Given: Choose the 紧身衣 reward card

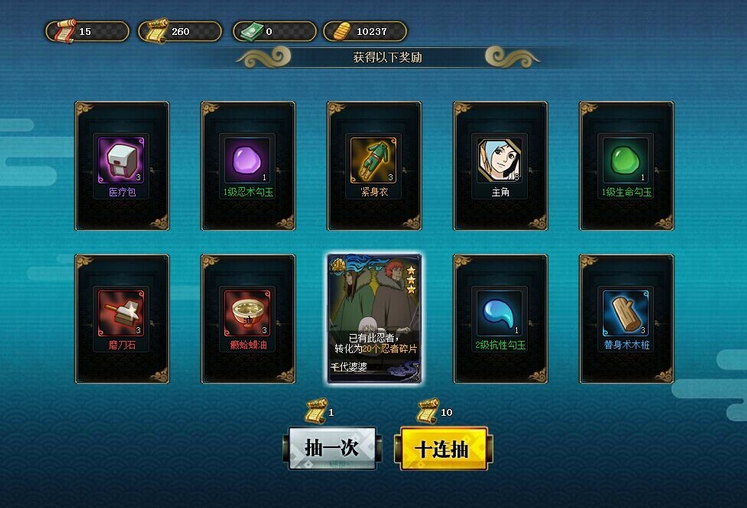Looking at the screenshot, I should [374, 165].
